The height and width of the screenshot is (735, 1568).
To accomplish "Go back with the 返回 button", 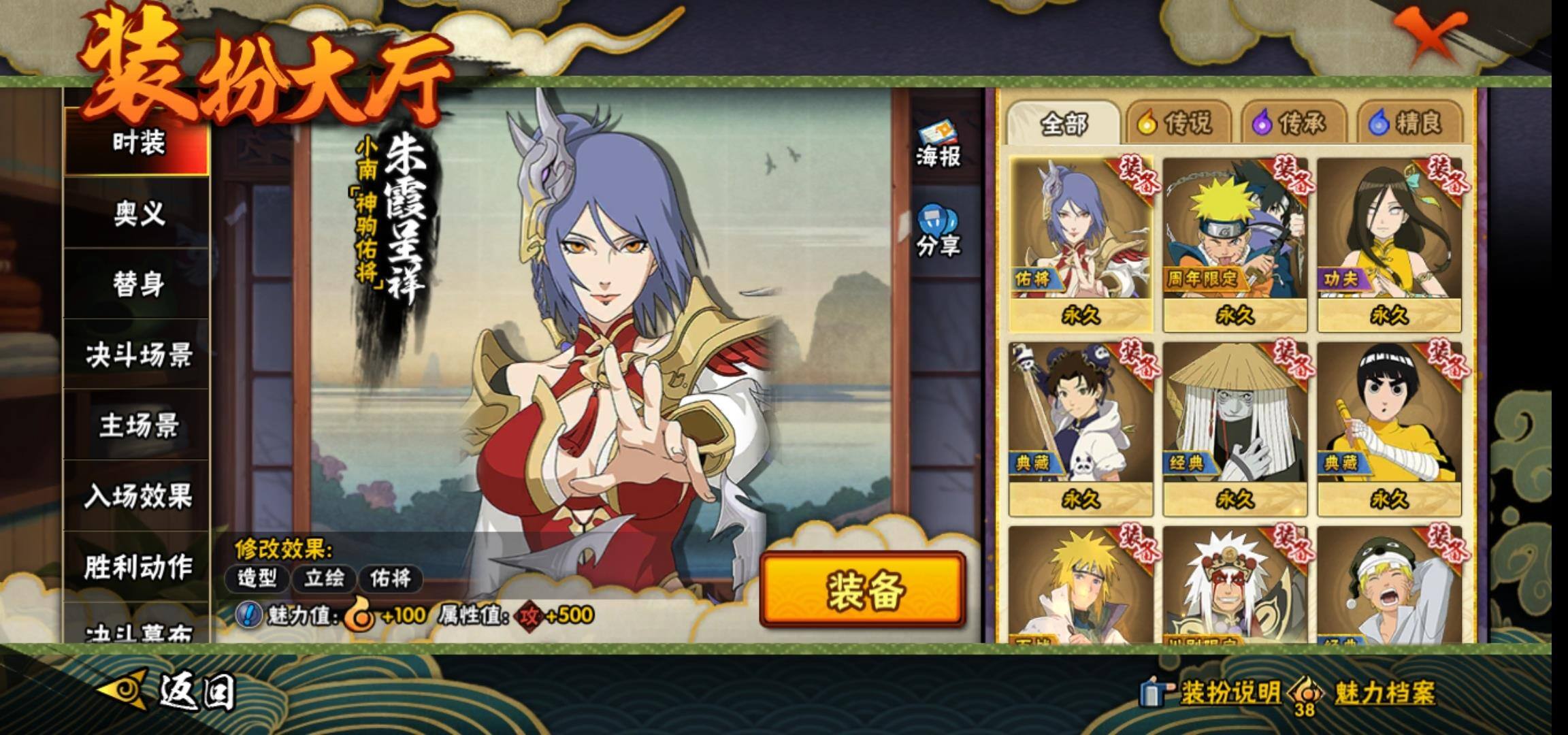I will click(x=170, y=691).
